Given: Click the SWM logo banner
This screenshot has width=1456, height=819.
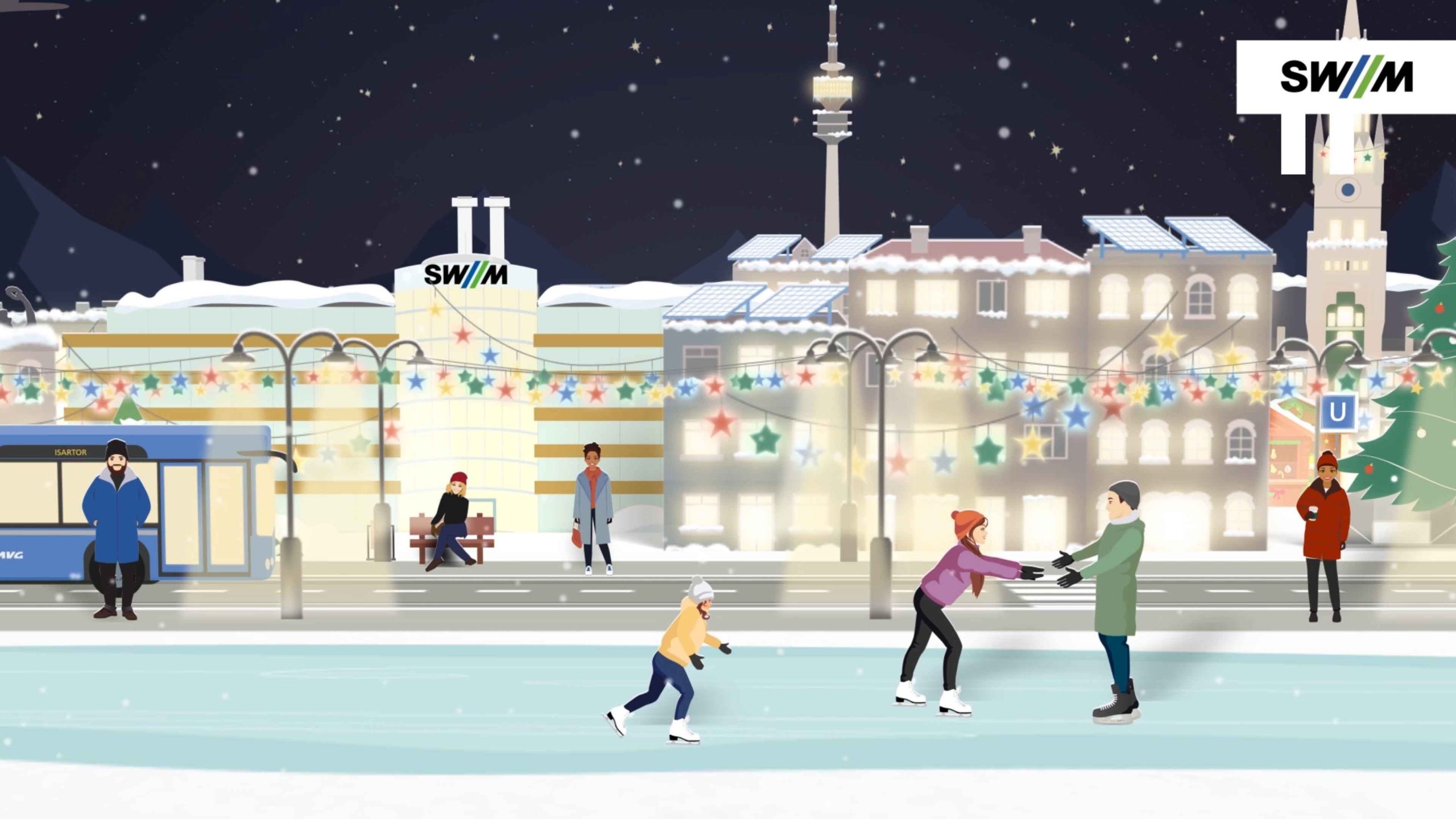Looking at the screenshot, I should click(1346, 77).
